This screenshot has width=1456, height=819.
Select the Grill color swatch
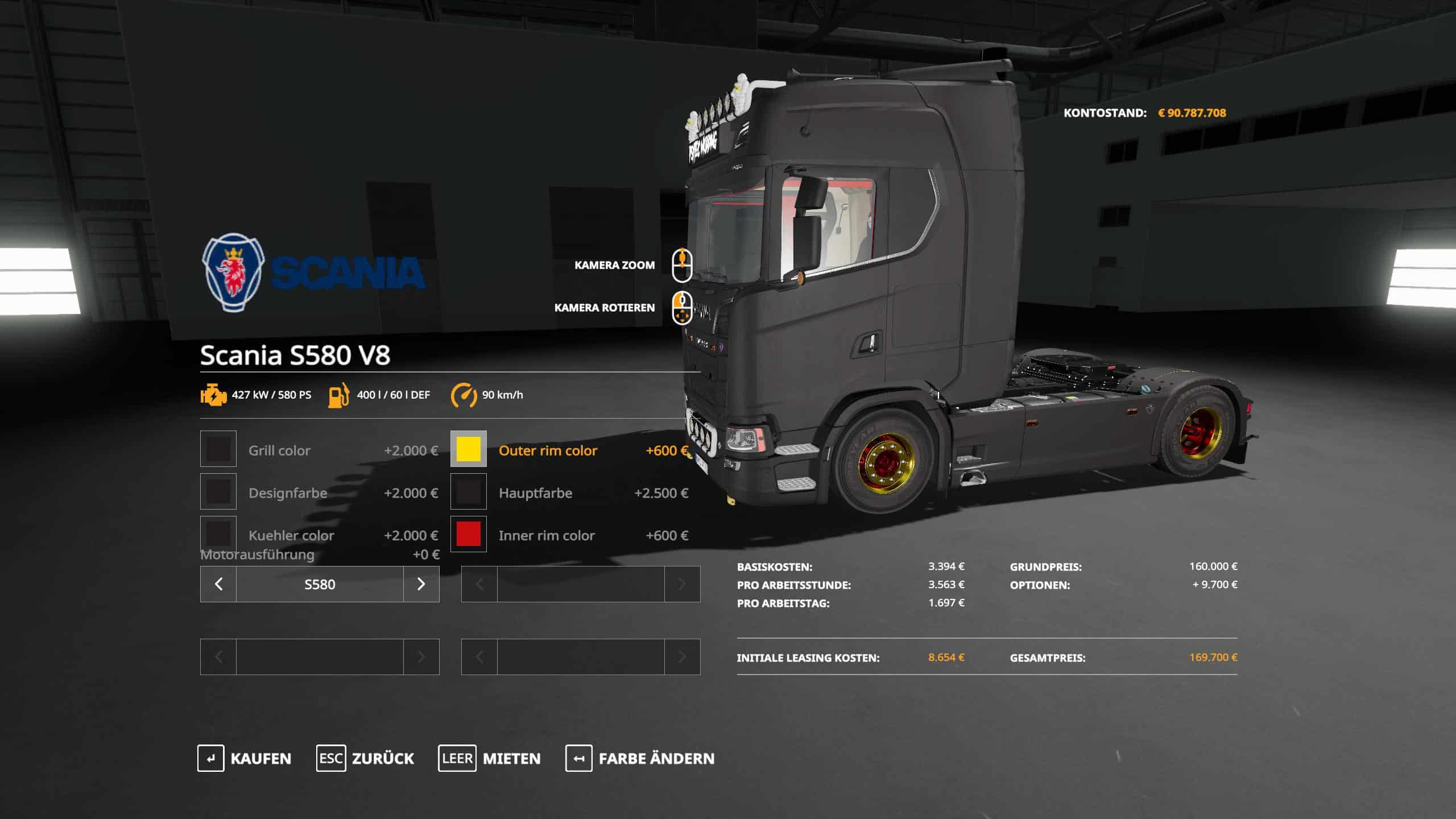(218, 449)
